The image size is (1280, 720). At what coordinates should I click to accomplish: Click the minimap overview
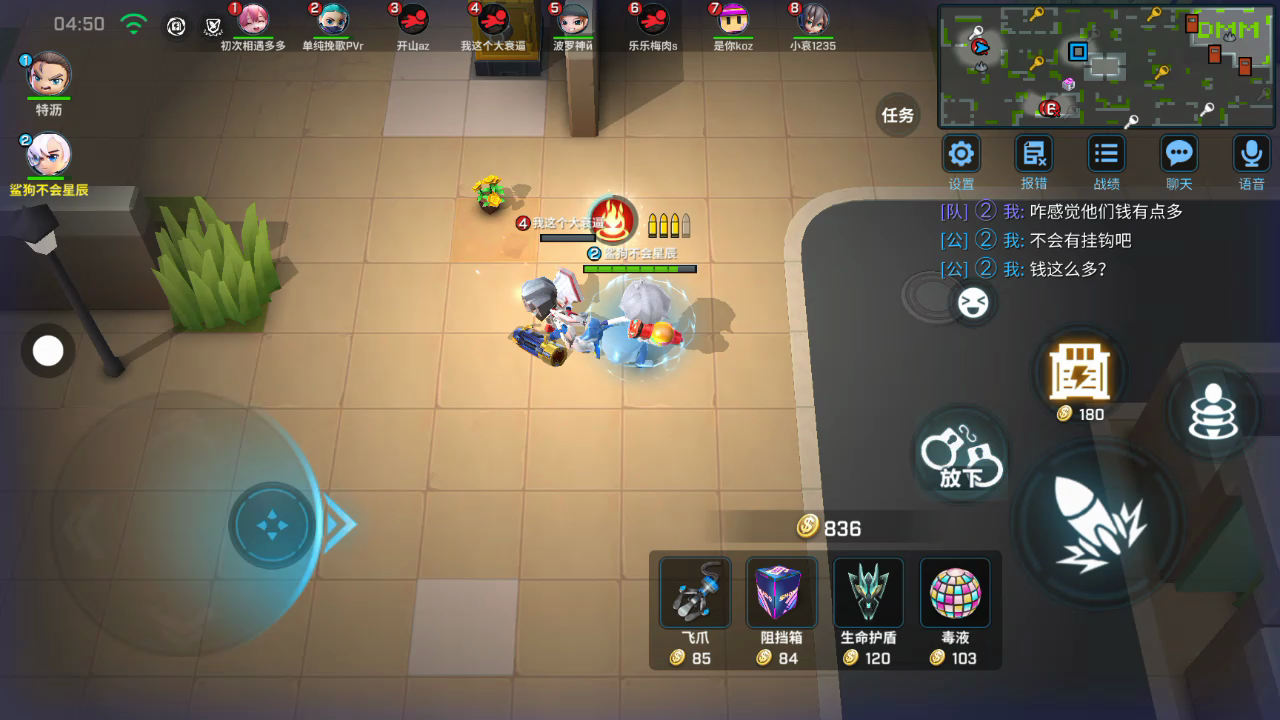point(1107,66)
